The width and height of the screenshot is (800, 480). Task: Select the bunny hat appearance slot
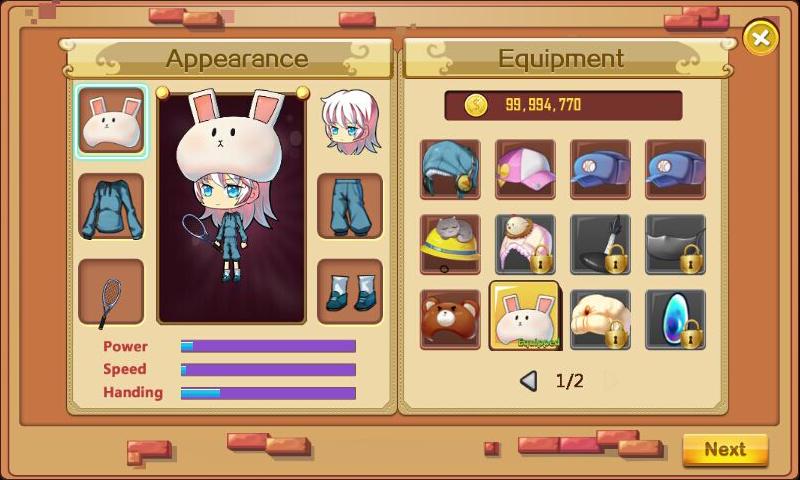tap(111, 121)
